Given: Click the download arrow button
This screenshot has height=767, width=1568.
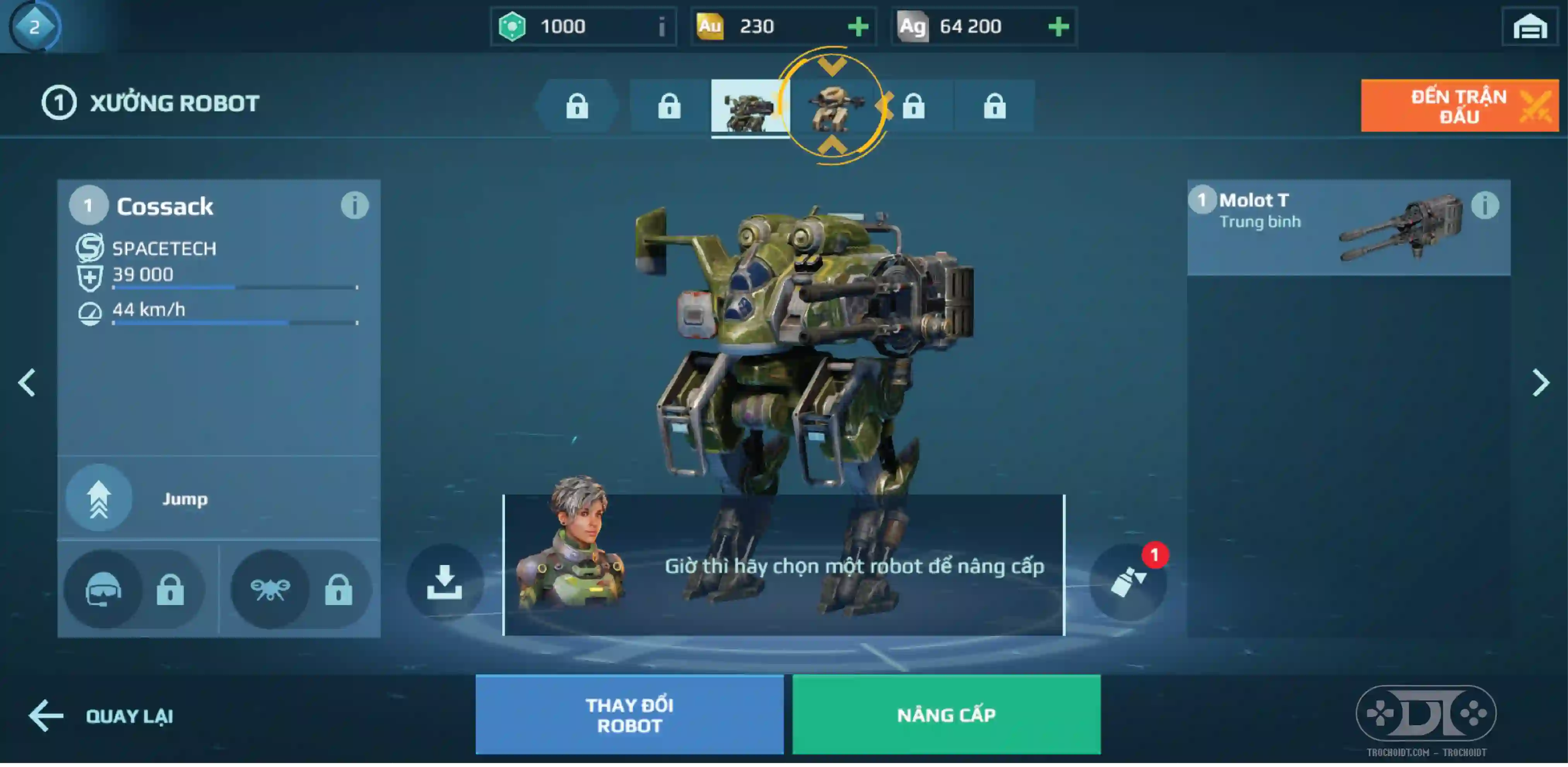Looking at the screenshot, I should (445, 582).
